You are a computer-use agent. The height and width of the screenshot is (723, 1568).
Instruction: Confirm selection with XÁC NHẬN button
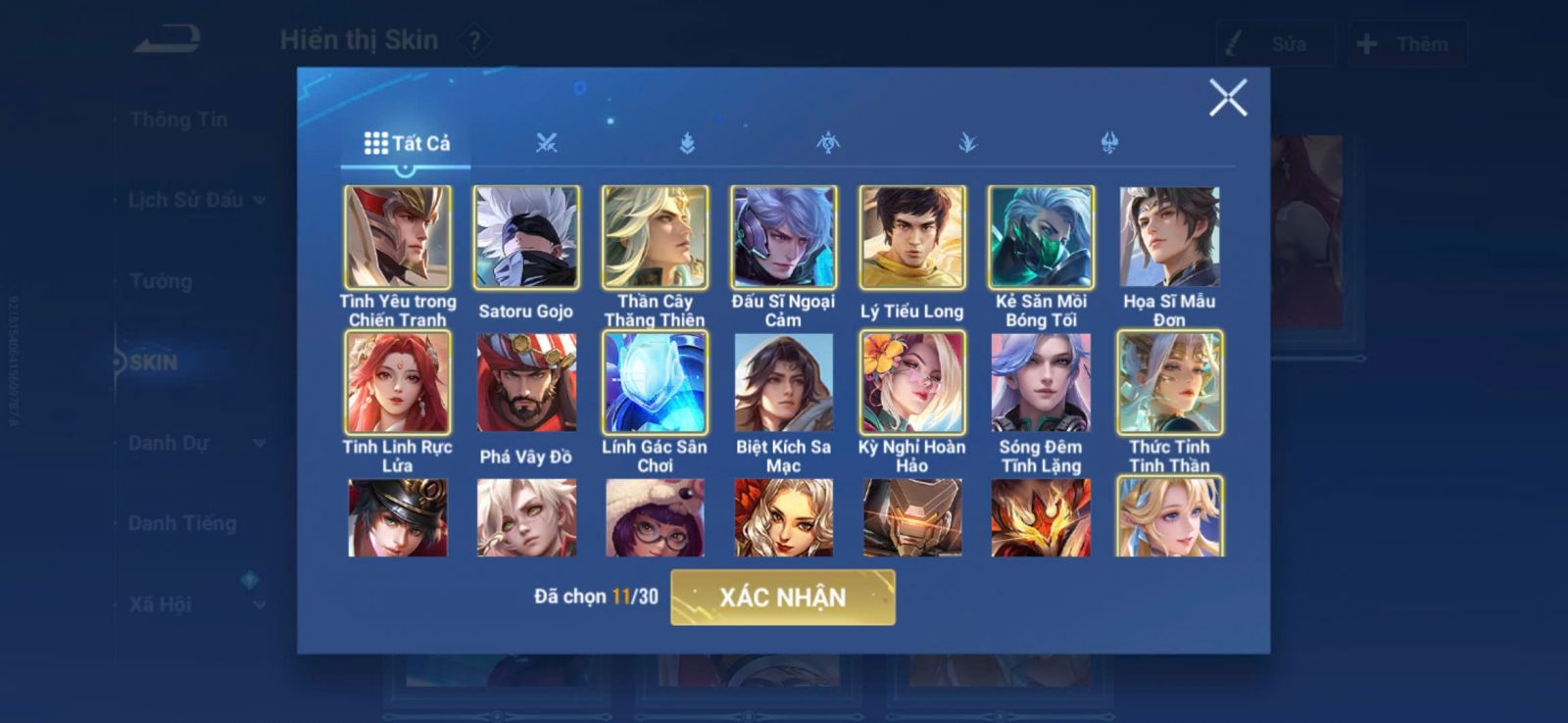click(x=782, y=597)
